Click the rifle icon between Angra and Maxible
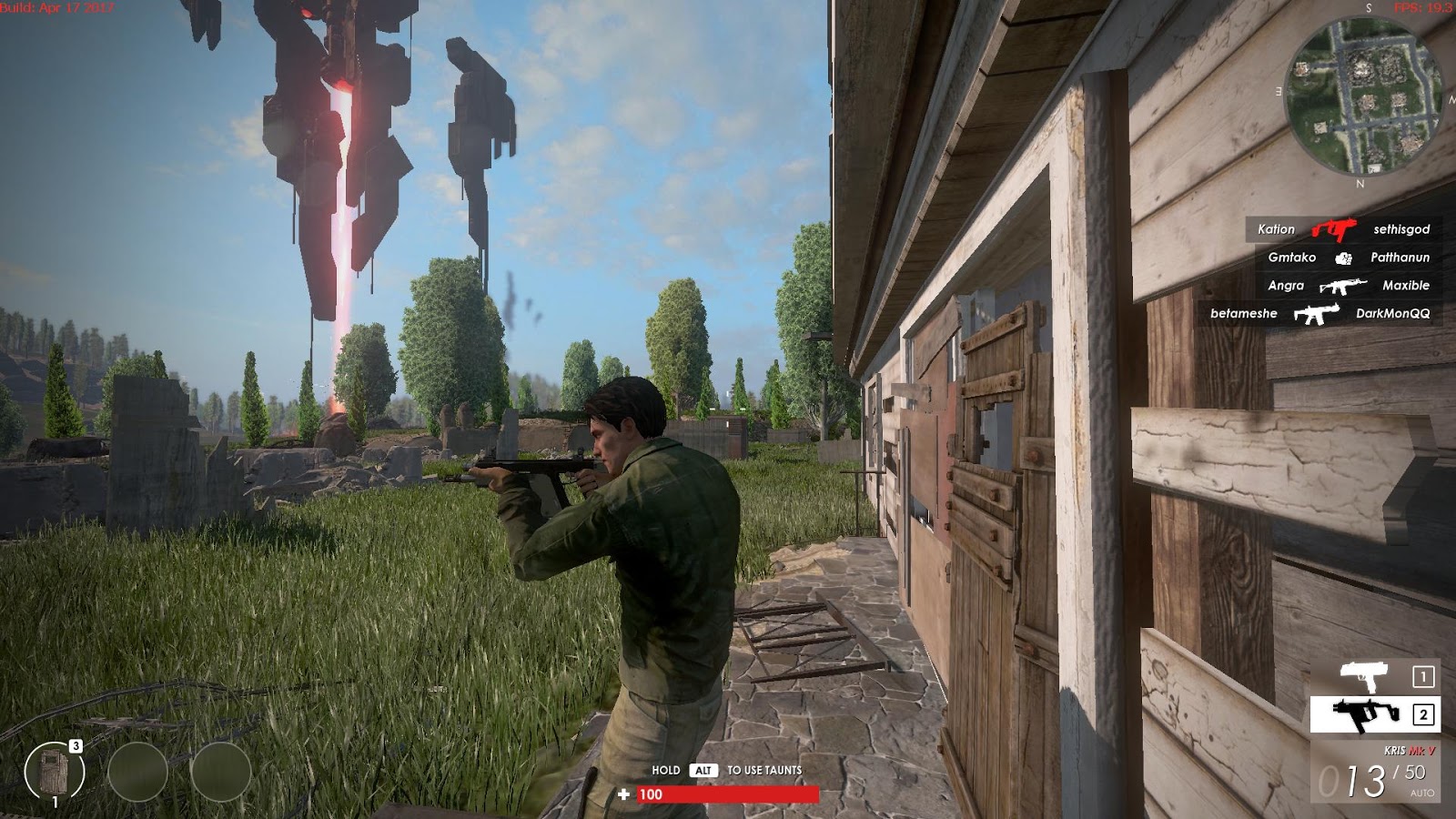Viewport: 1456px width, 819px height. (1343, 286)
